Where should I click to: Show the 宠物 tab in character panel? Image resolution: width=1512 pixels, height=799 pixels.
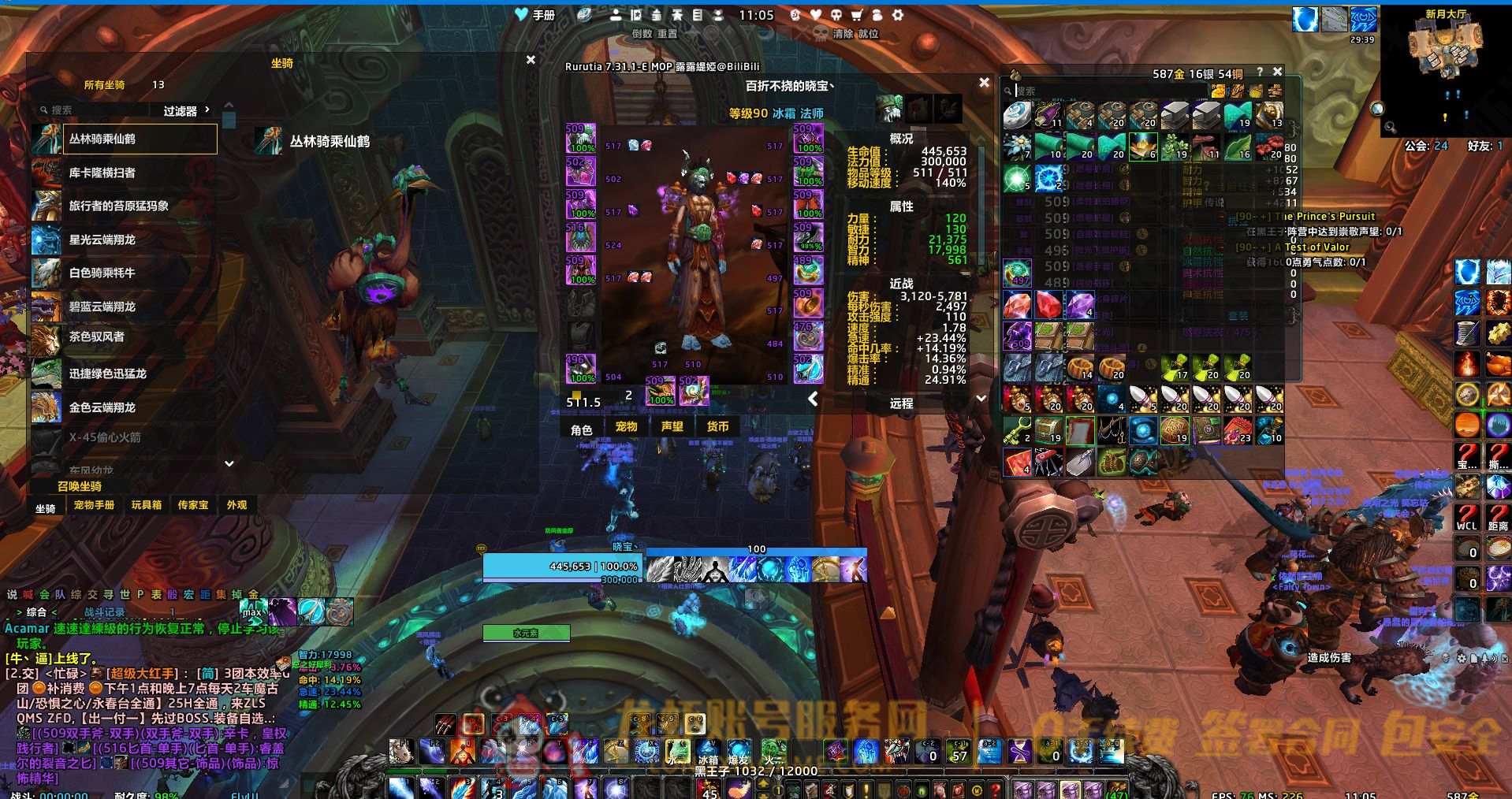[x=627, y=427]
